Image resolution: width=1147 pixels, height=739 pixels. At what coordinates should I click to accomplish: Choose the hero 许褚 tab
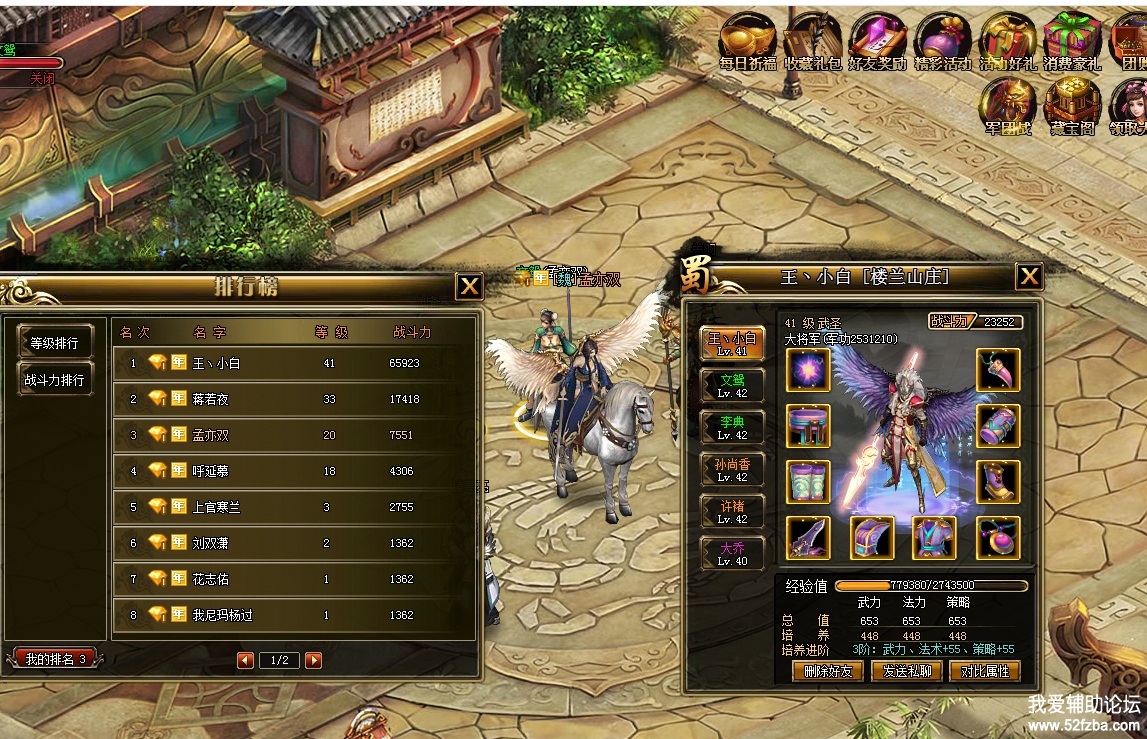tap(732, 512)
